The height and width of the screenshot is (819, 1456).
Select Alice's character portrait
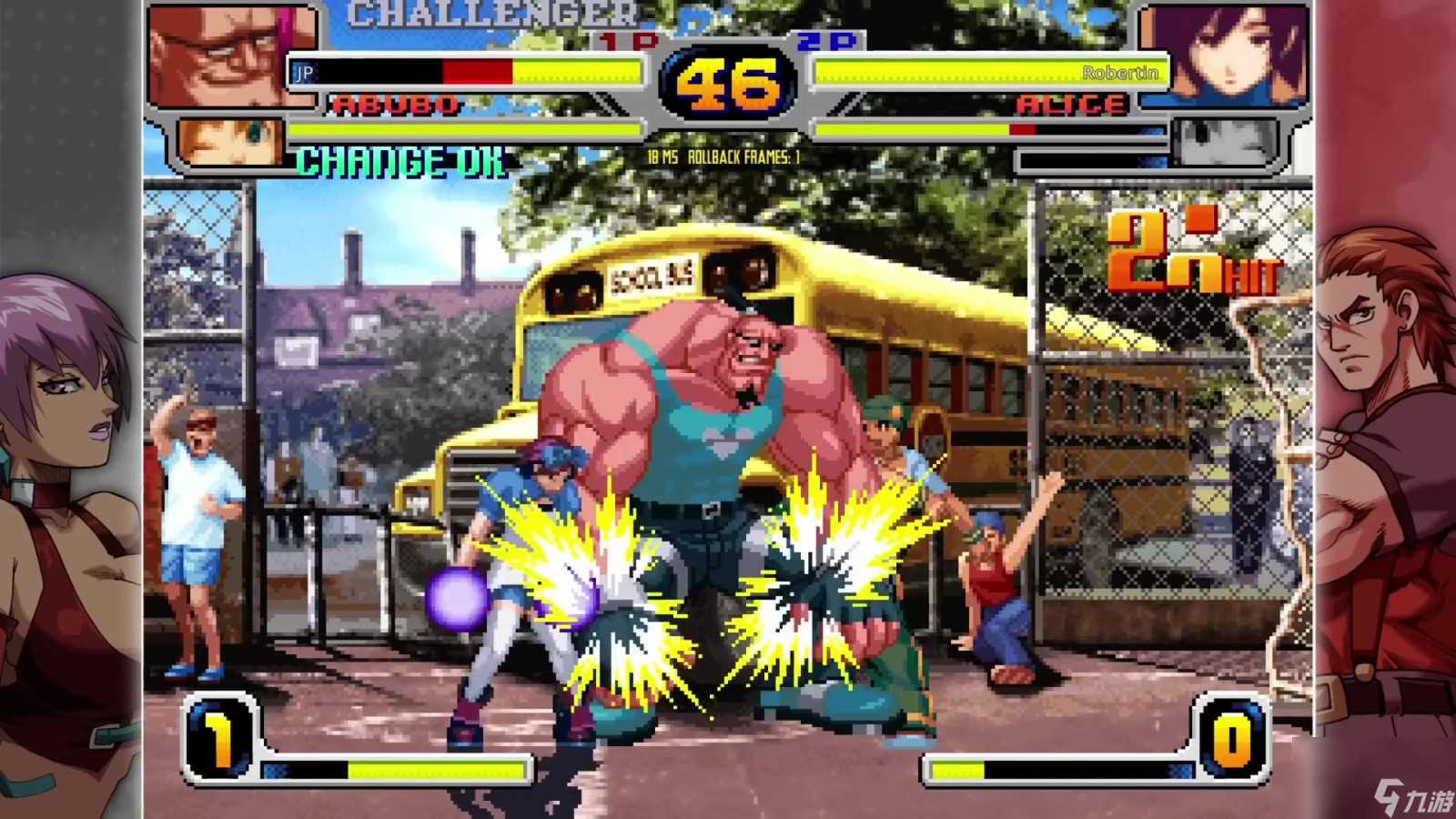pyautogui.click(x=1224, y=55)
